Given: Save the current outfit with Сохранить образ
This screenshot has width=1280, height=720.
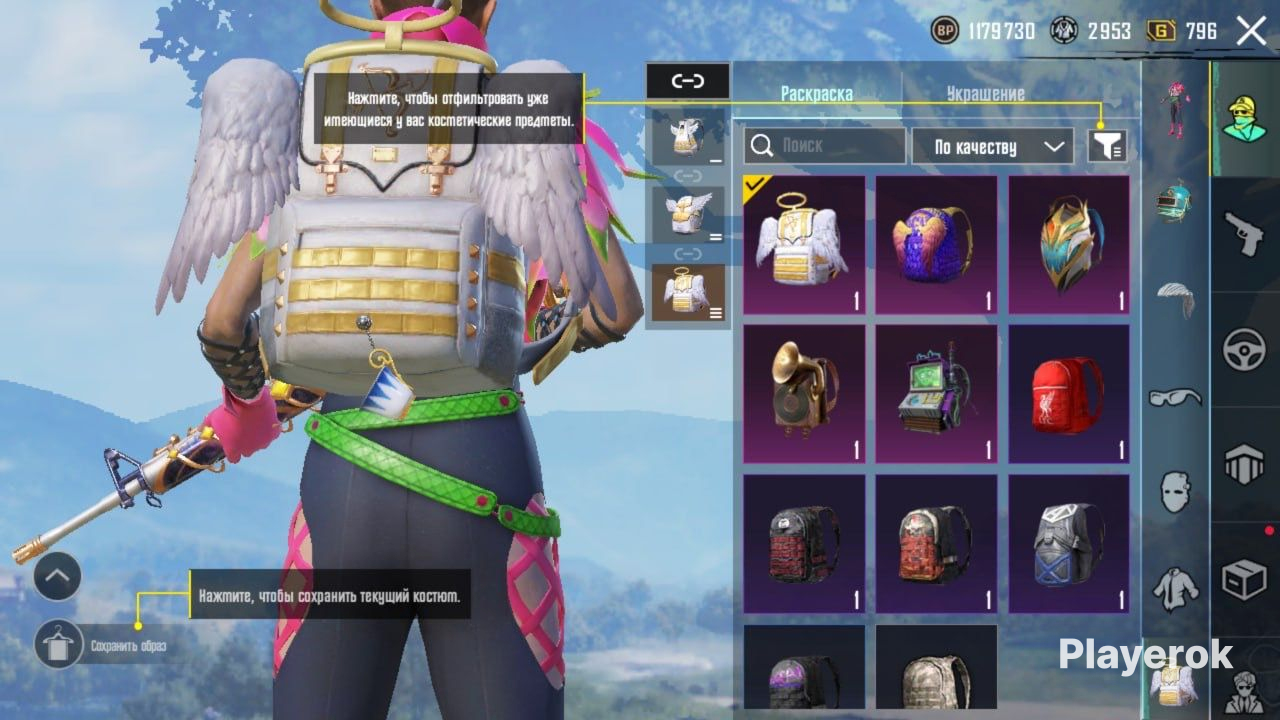Looking at the screenshot, I should [59, 645].
